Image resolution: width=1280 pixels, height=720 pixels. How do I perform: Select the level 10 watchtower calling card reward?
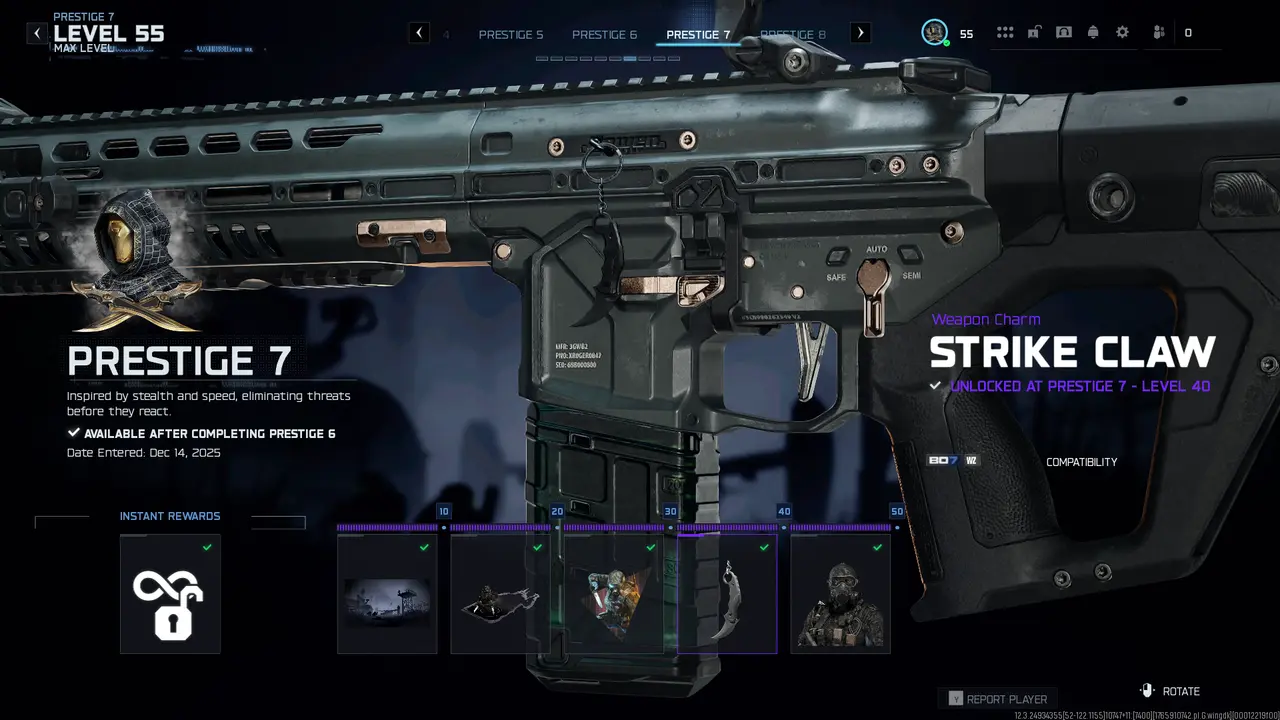(387, 594)
